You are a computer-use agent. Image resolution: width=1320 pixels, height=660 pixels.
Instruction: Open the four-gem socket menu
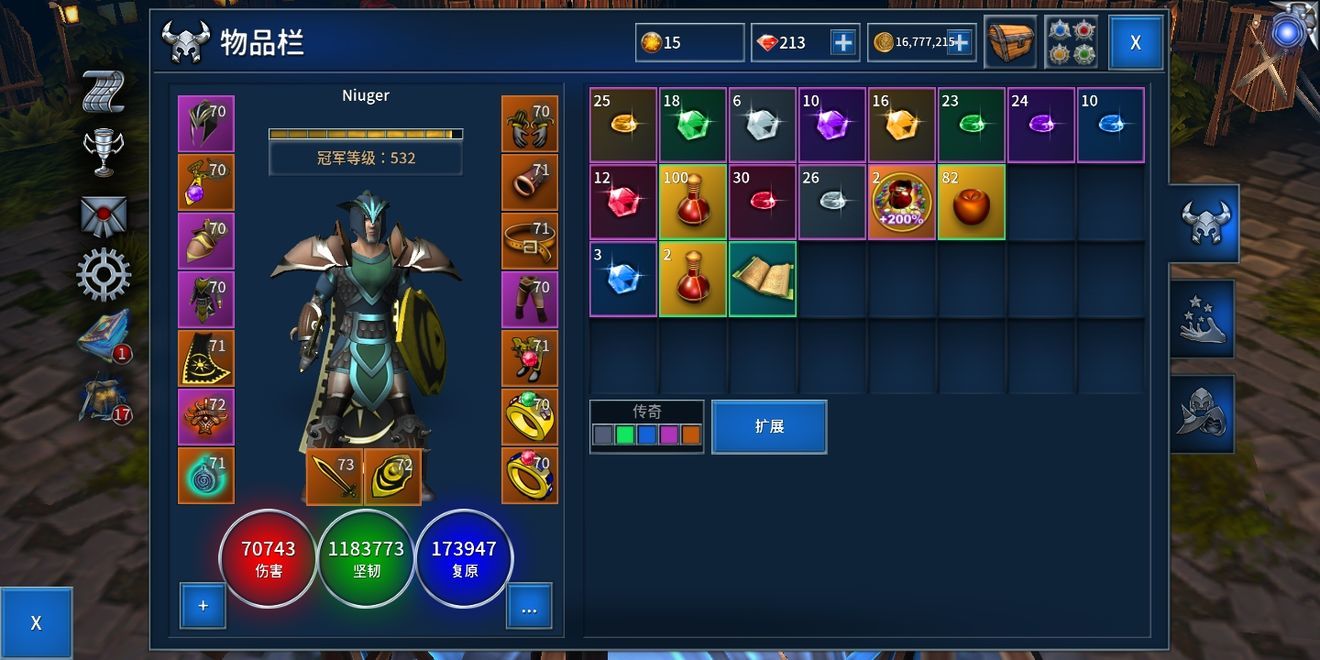click(x=1071, y=43)
